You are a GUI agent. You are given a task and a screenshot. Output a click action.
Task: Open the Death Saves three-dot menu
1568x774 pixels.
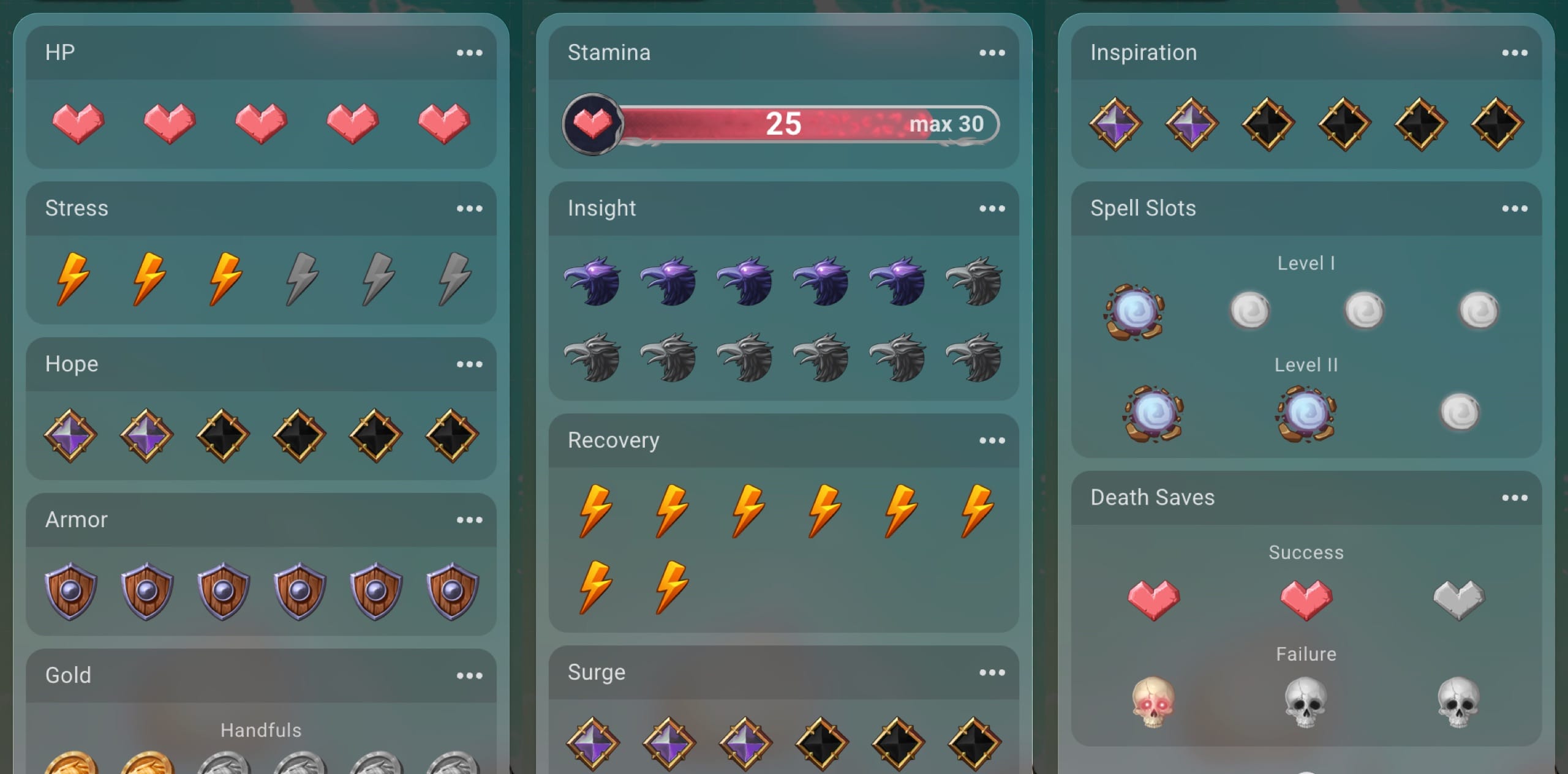click(x=1514, y=498)
